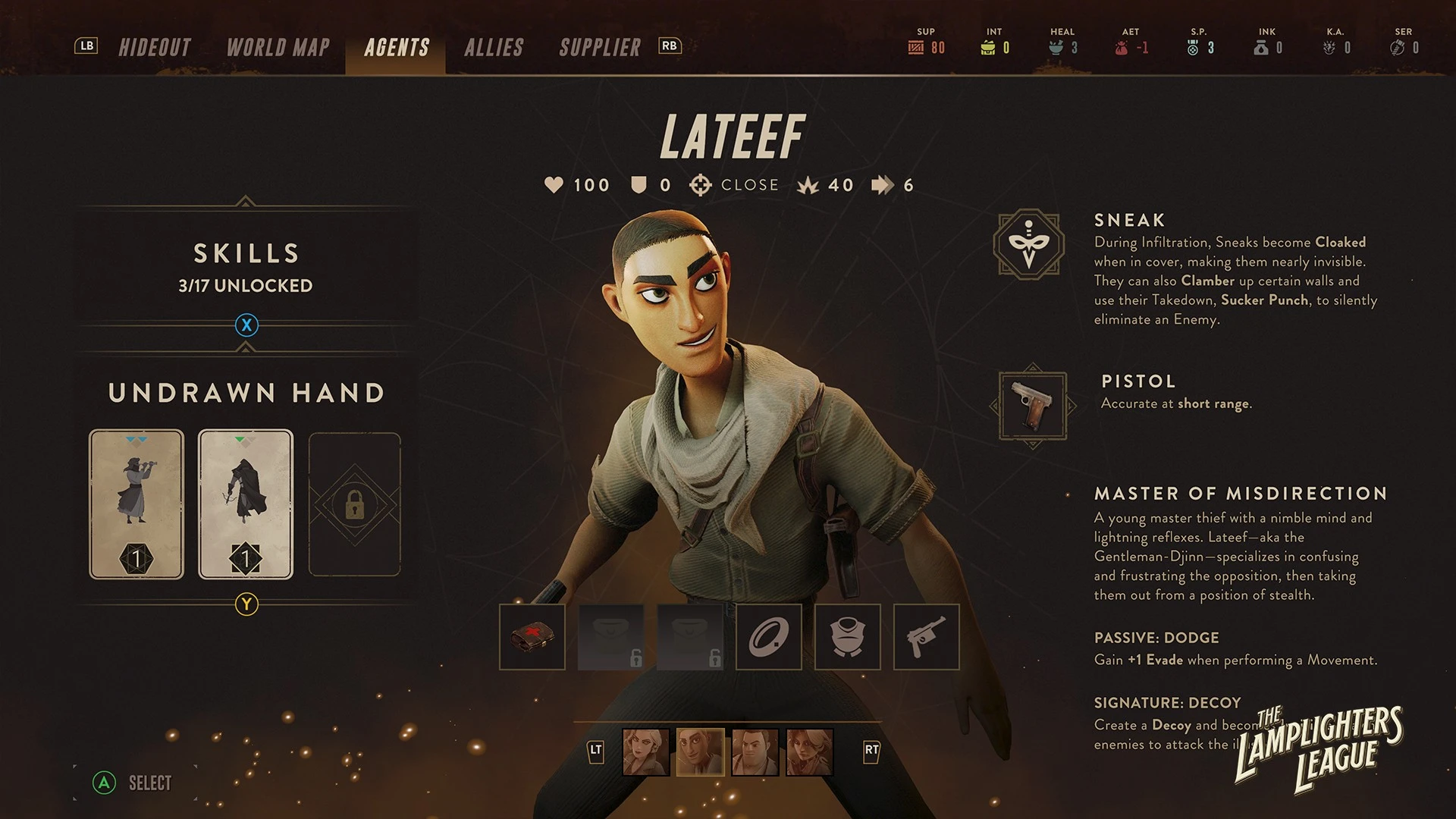The image size is (1456, 819).
Task: Open the body armor slot
Action: (x=848, y=637)
